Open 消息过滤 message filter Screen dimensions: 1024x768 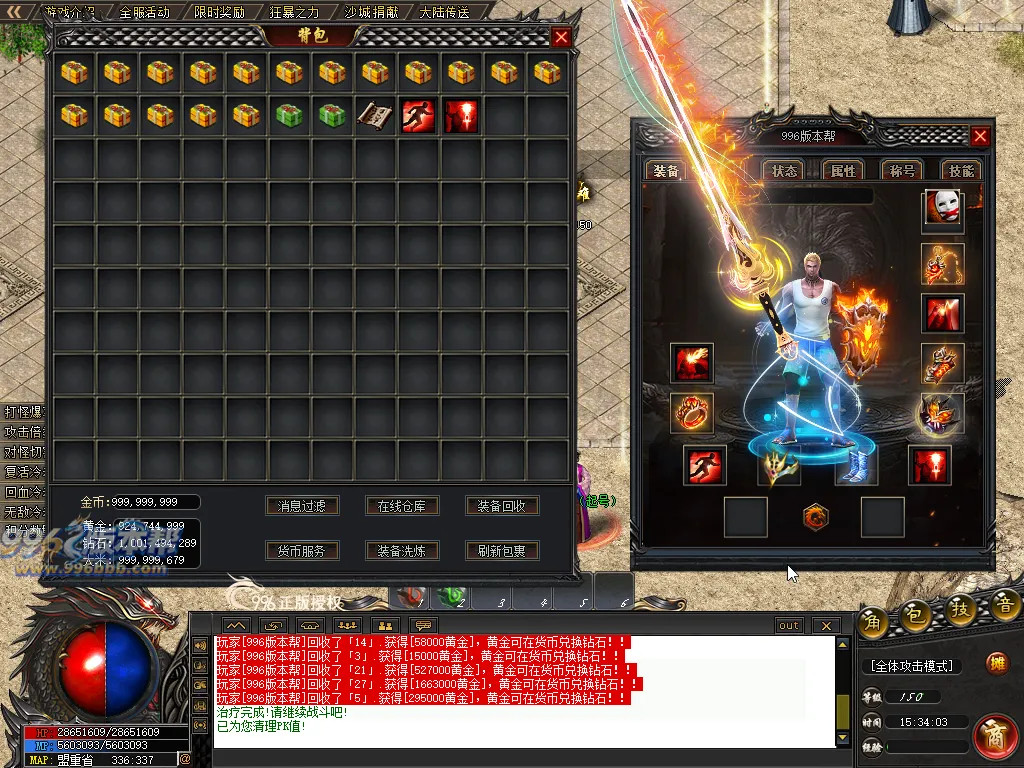pos(302,506)
